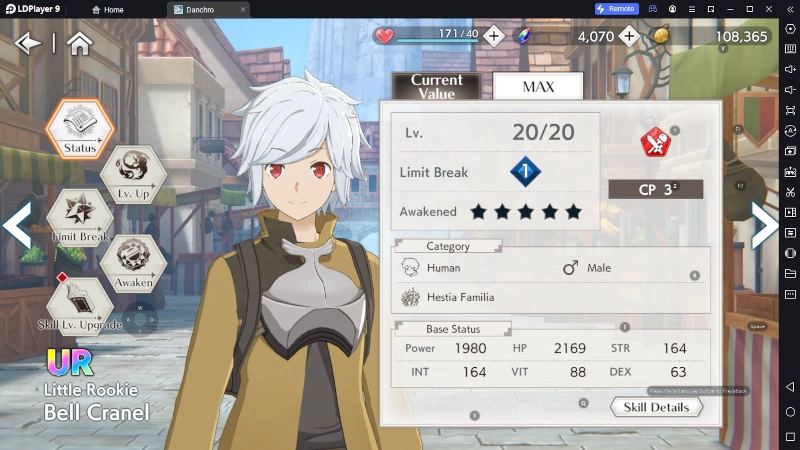This screenshot has height=450, width=800.
Task: Open the Status menu hexagon
Action: click(80, 127)
